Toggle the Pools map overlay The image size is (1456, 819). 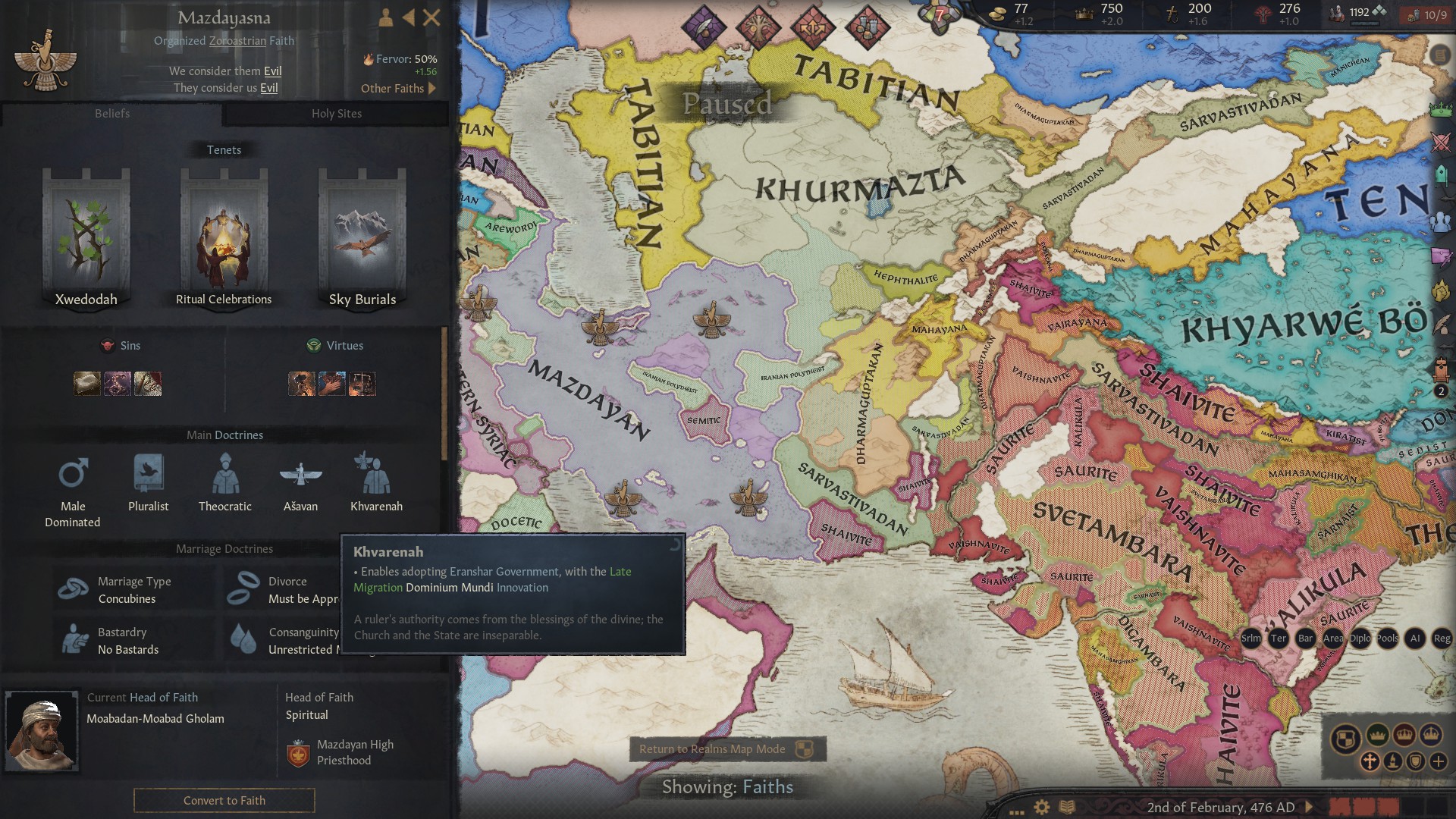point(1386,639)
